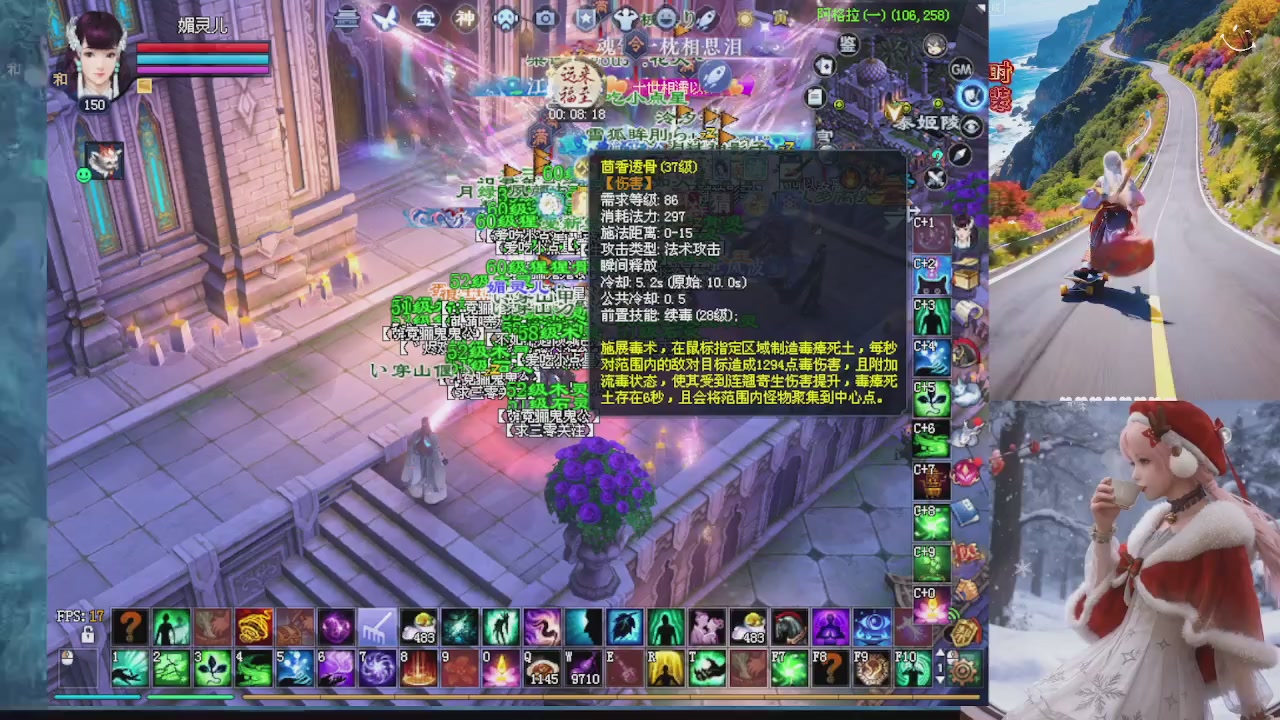Open the 宝 treasure panel icon
This screenshot has width=1280, height=720.
coord(425,19)
